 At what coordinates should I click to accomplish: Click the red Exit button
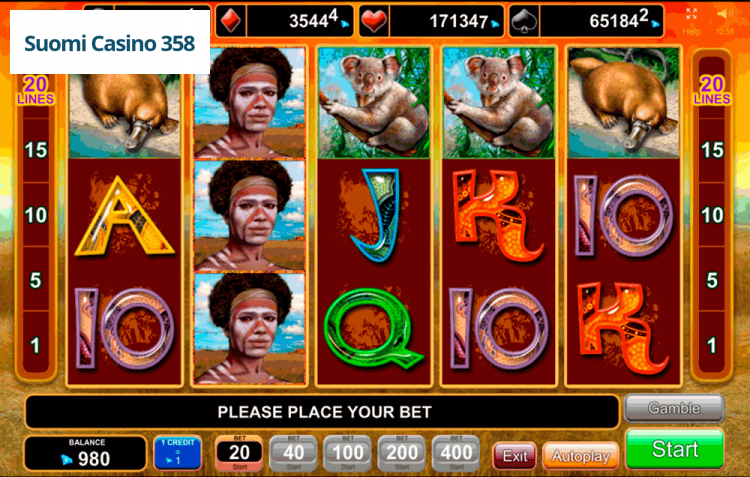(515, 456)
